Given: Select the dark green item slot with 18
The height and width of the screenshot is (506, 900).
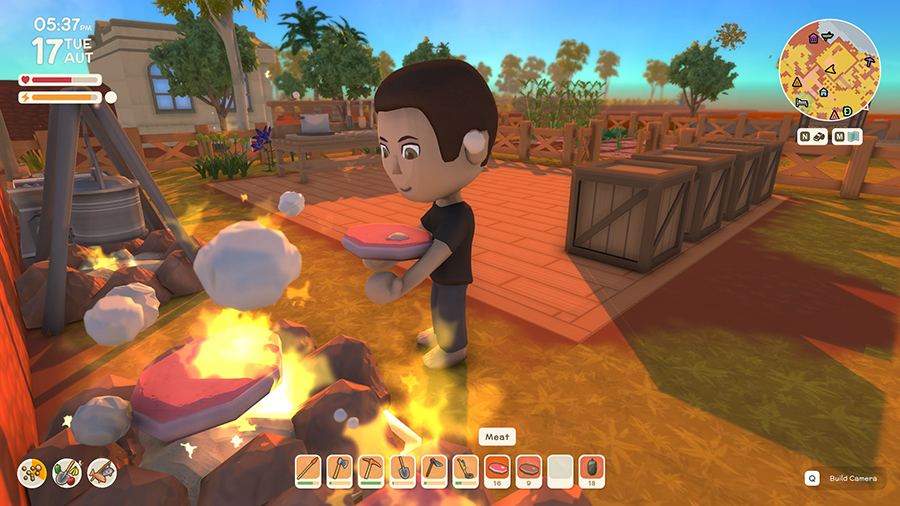Looking at the screenshot, I should (x=591, y=469).
